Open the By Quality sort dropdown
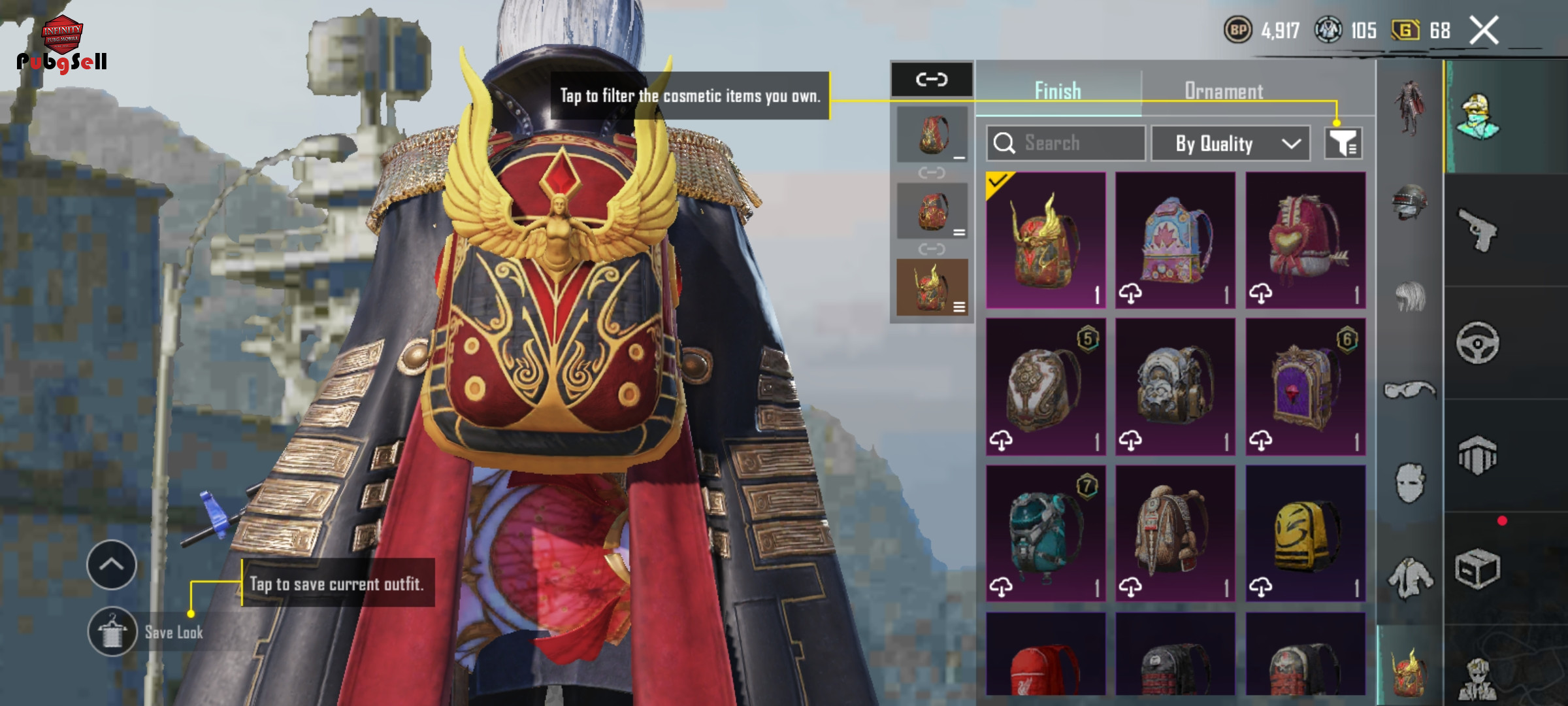Viewport: 1568px width, 706px height. (1230, 143)
